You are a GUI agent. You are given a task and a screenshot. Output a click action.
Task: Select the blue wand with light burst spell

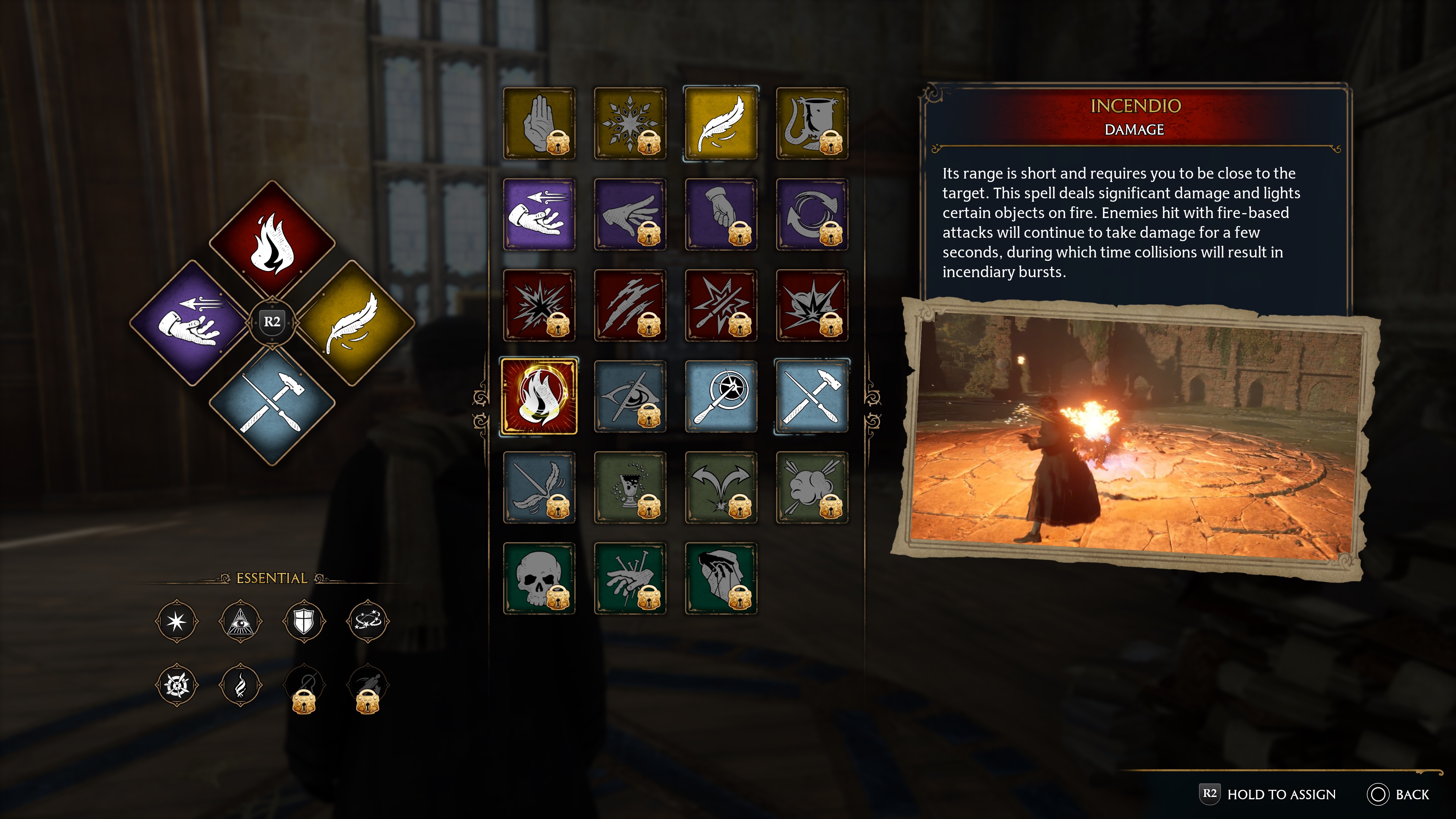pos(721,396)
